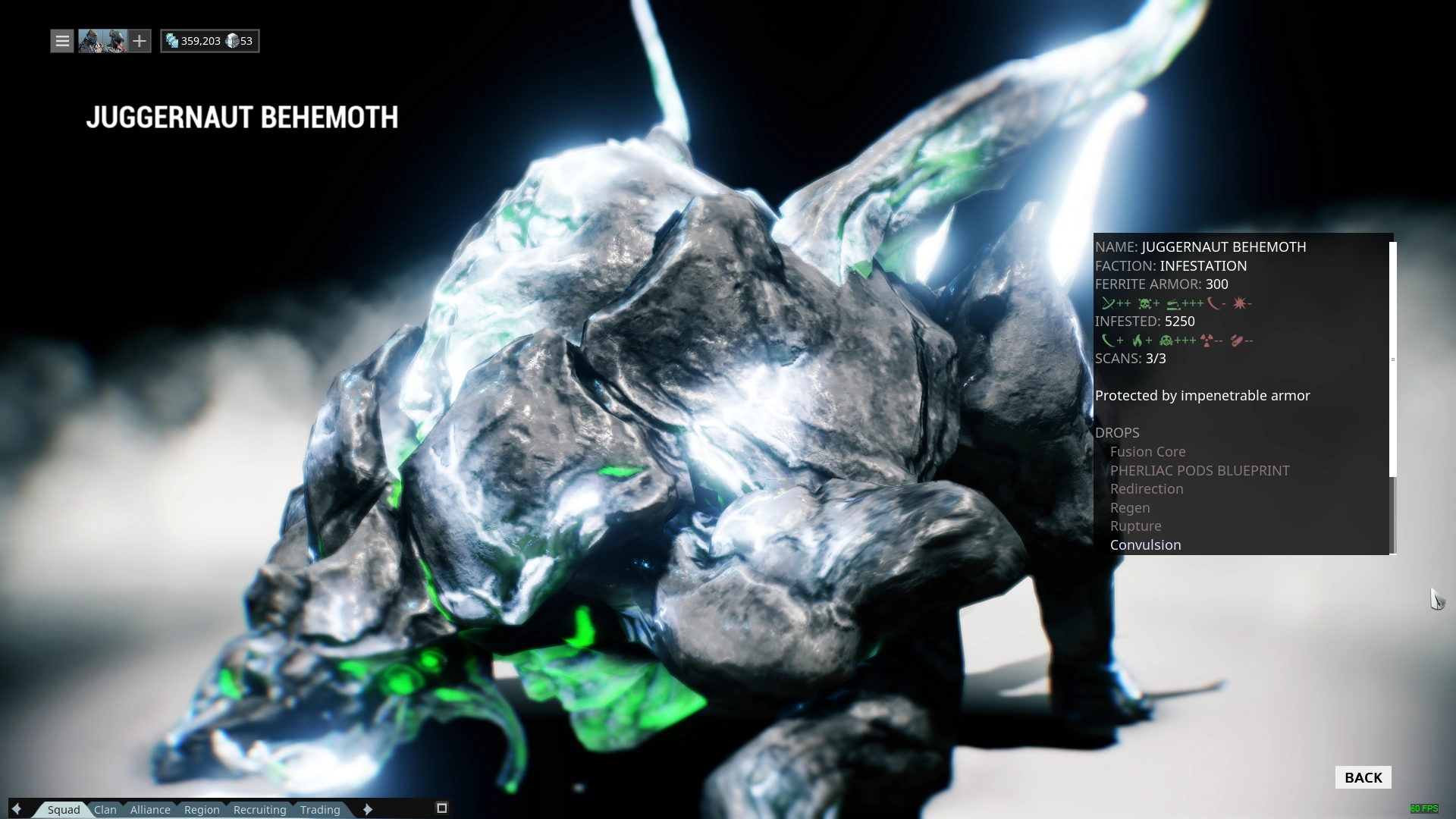Select the green Puncture damage icon
Screen dimensions: 1456x819
coord(1109,303)
